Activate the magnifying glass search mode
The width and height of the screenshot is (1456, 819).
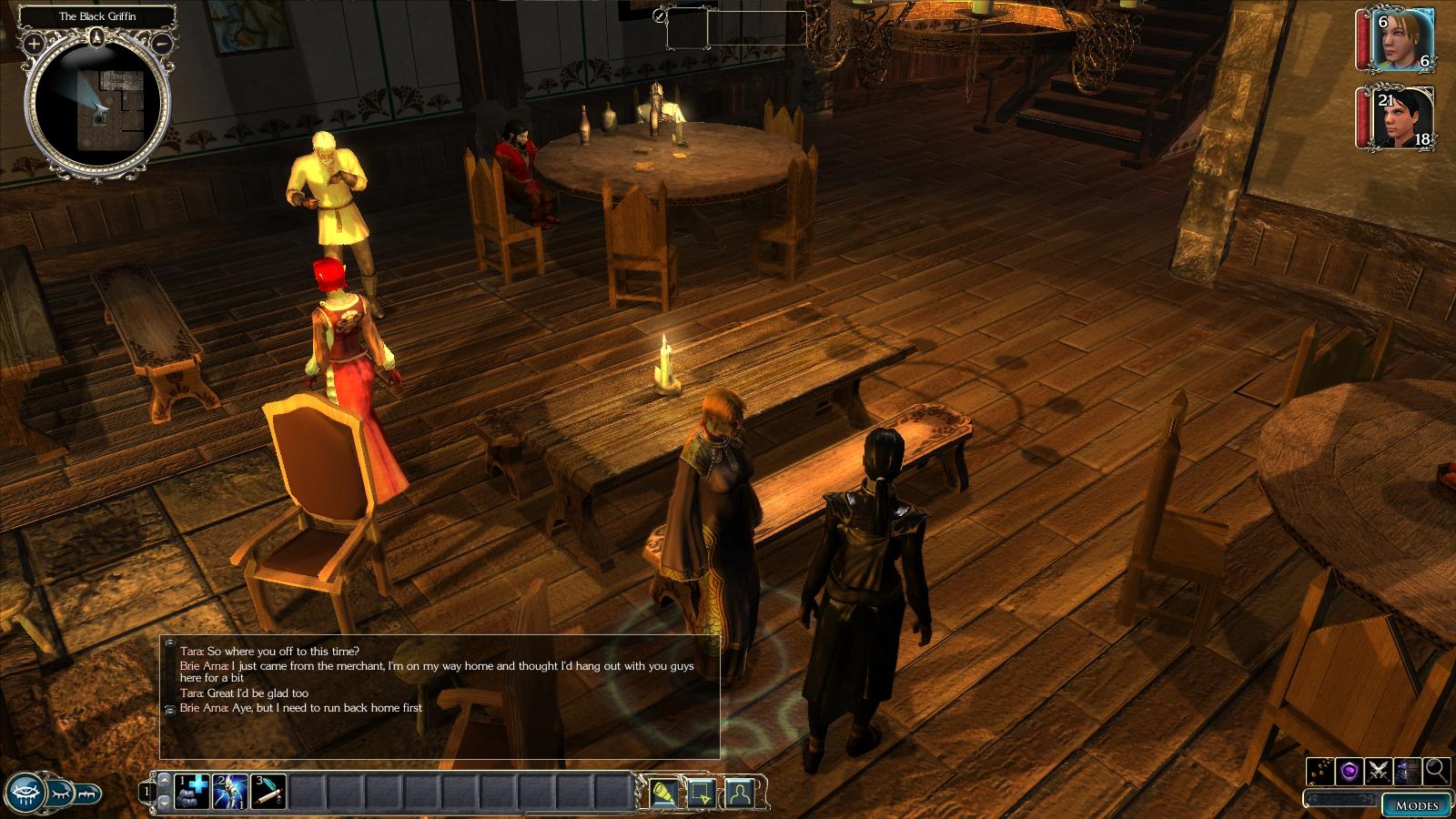click(1437, 771)
